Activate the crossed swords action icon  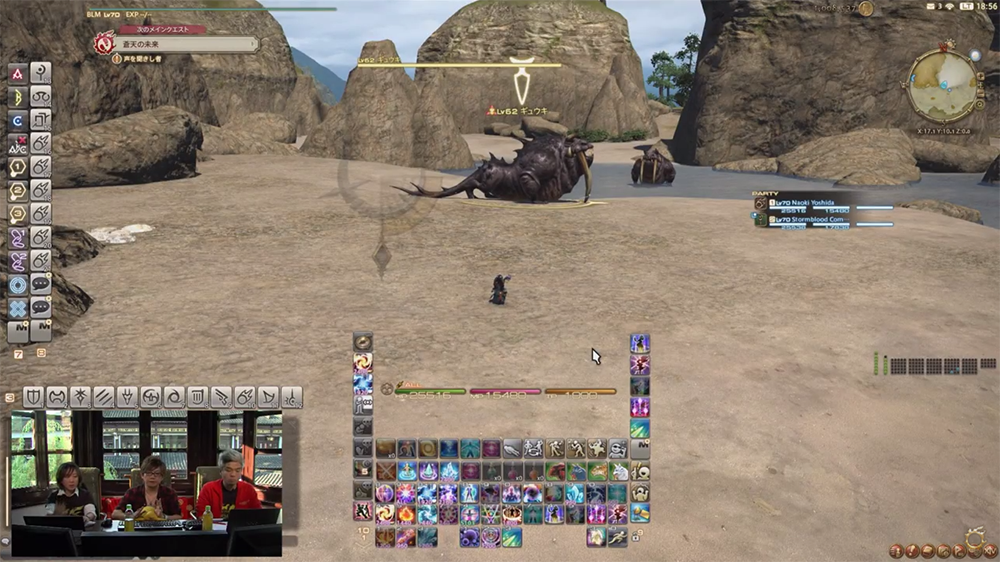(385, 471)
